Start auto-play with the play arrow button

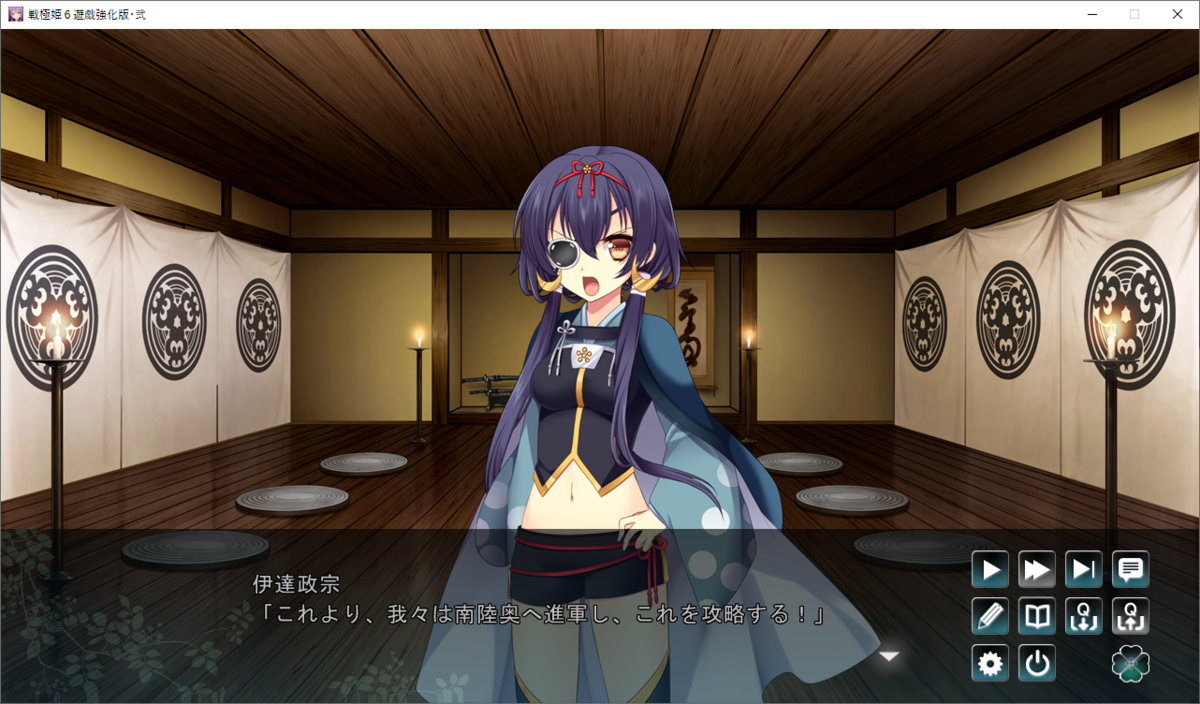(990, 570)
